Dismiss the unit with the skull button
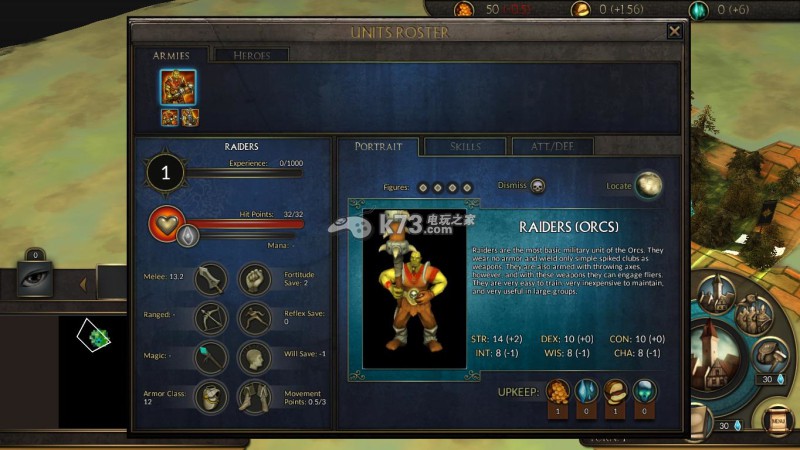800x450 pixels. click(538, 186)
